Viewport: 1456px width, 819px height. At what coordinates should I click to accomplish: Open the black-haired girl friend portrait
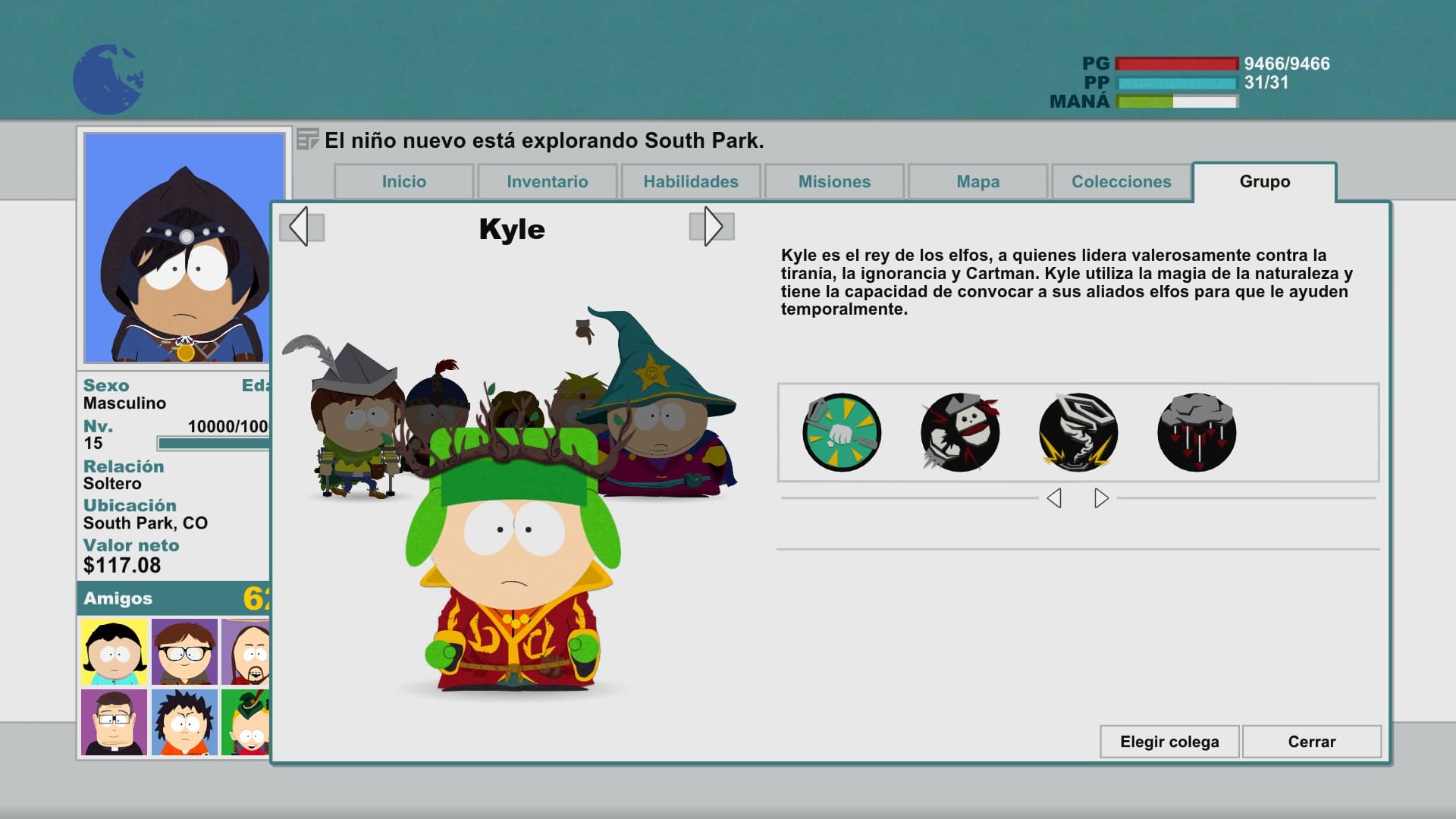pos(115,651)
